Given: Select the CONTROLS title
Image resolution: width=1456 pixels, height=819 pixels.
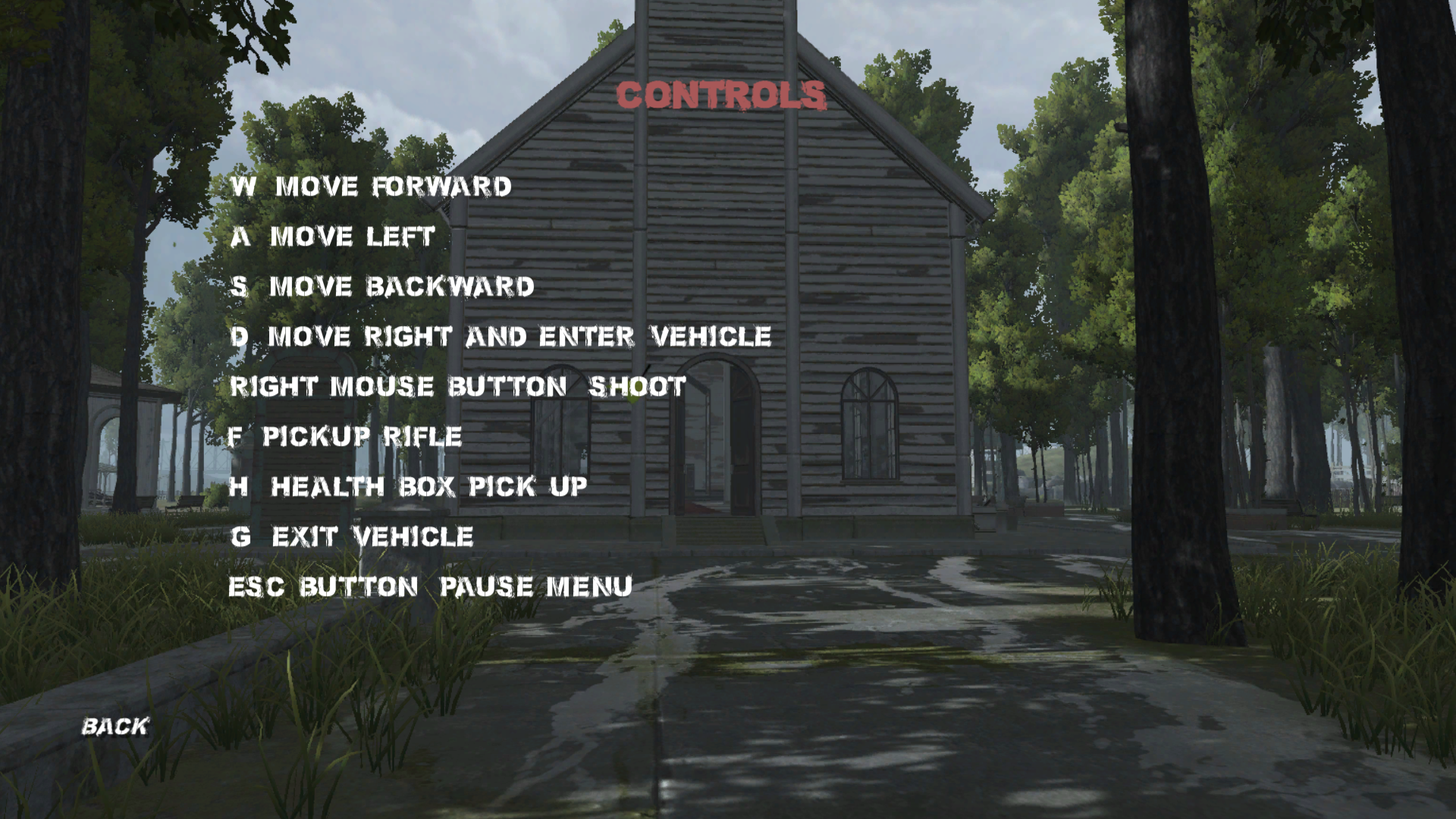Looking at the screenshot, I should pyautogui.click(x=720, y=95).
